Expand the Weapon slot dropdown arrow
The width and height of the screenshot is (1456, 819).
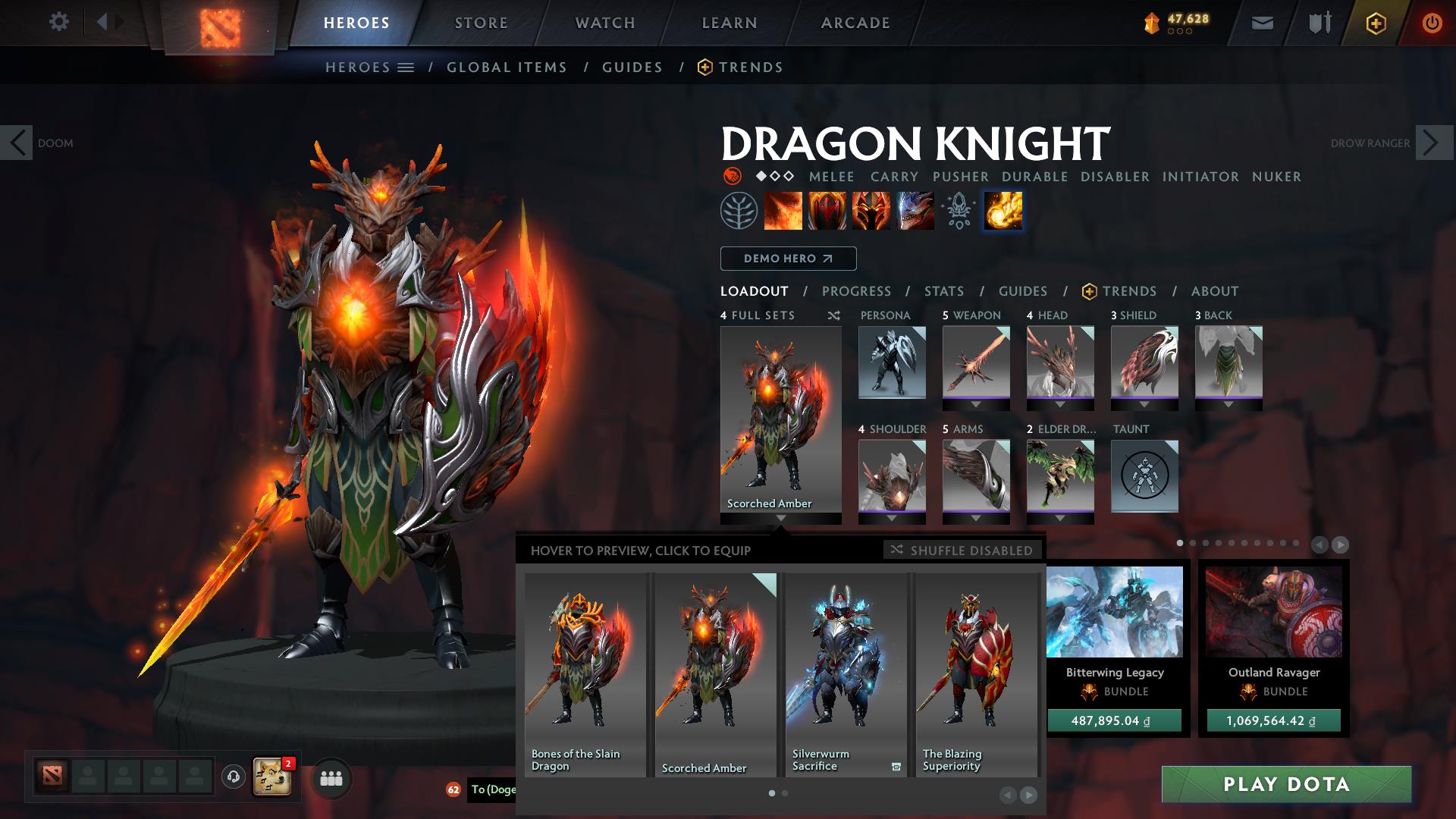(976, 403)
